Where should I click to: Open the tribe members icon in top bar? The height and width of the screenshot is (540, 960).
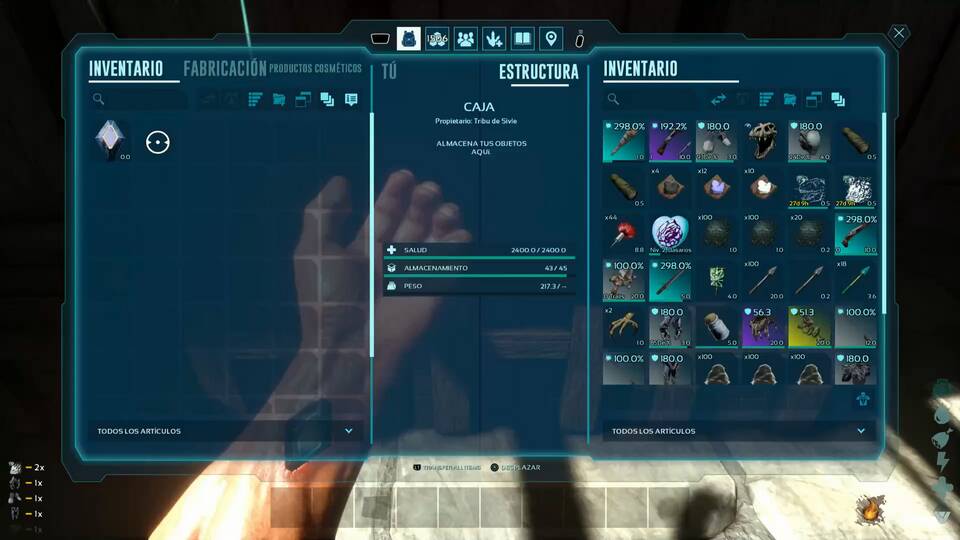click(x=465, y=39)
